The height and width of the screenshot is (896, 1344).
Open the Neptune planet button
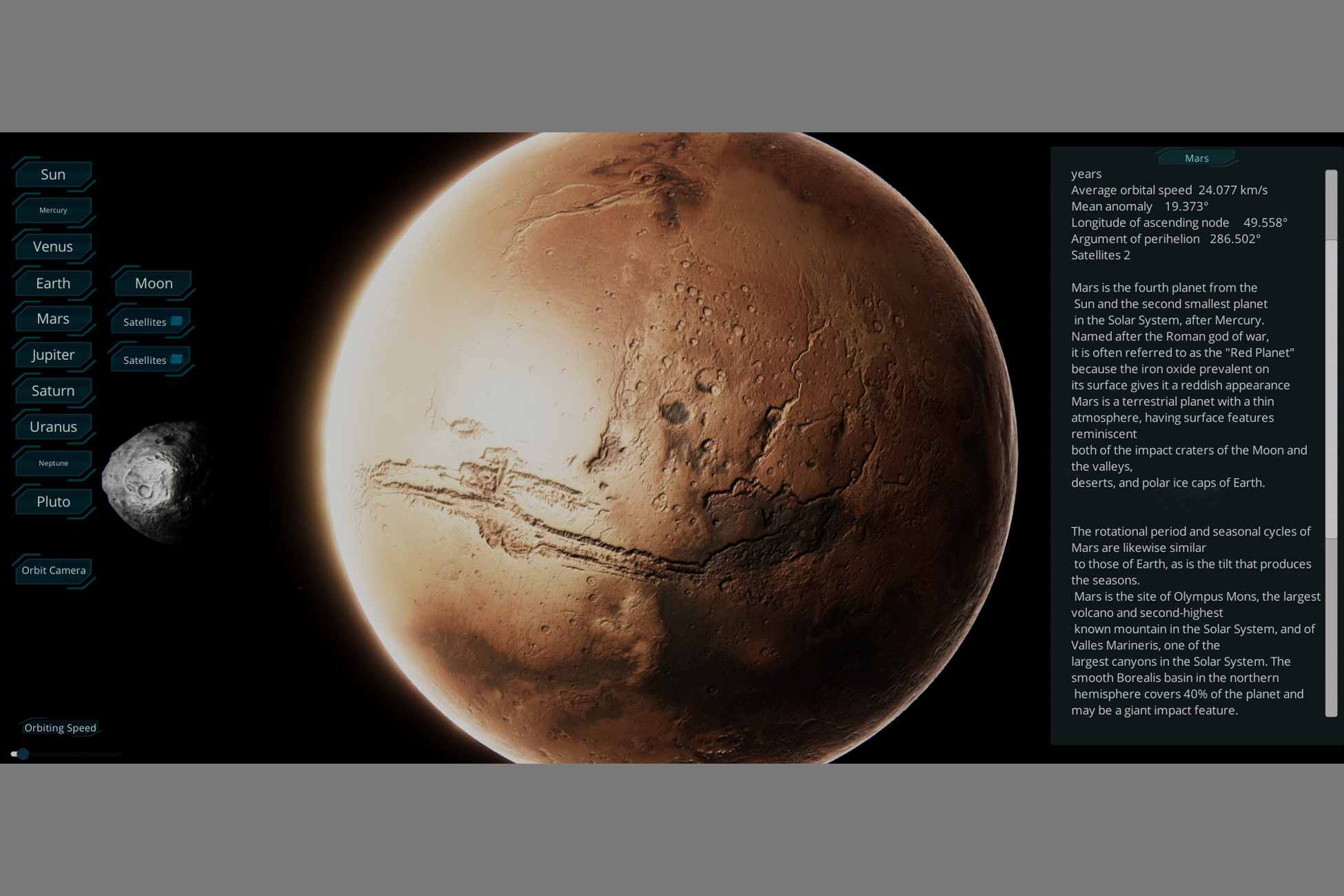click(53, 462)
